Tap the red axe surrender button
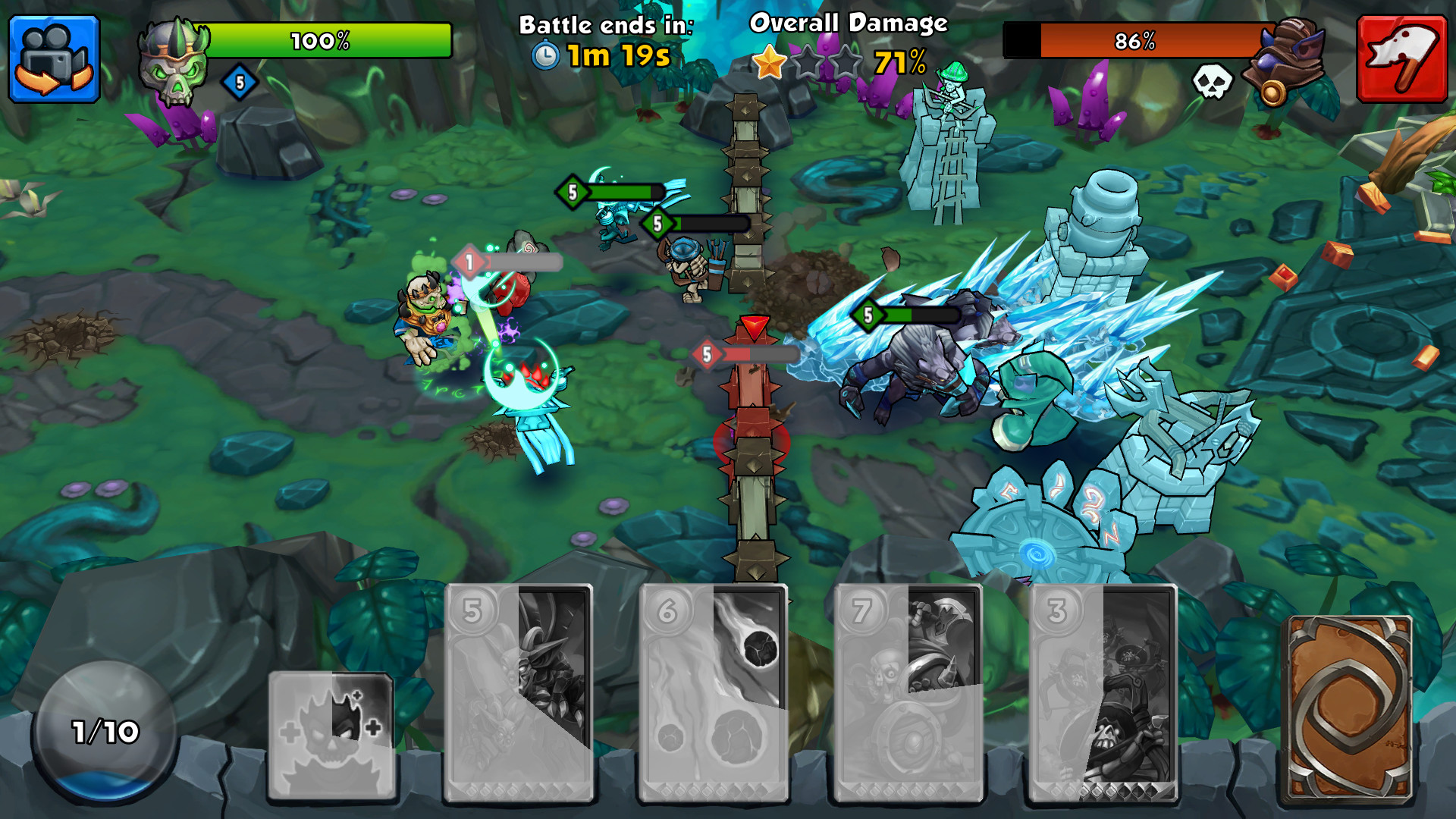The height and width of the screenshot is (819, 1456). (1402, 59)
